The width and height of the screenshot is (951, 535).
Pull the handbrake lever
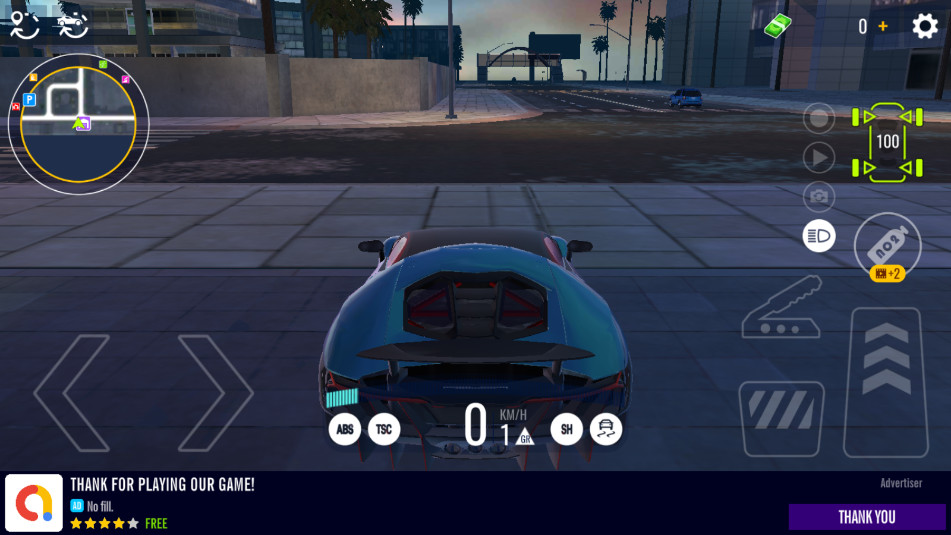(782, 309)
